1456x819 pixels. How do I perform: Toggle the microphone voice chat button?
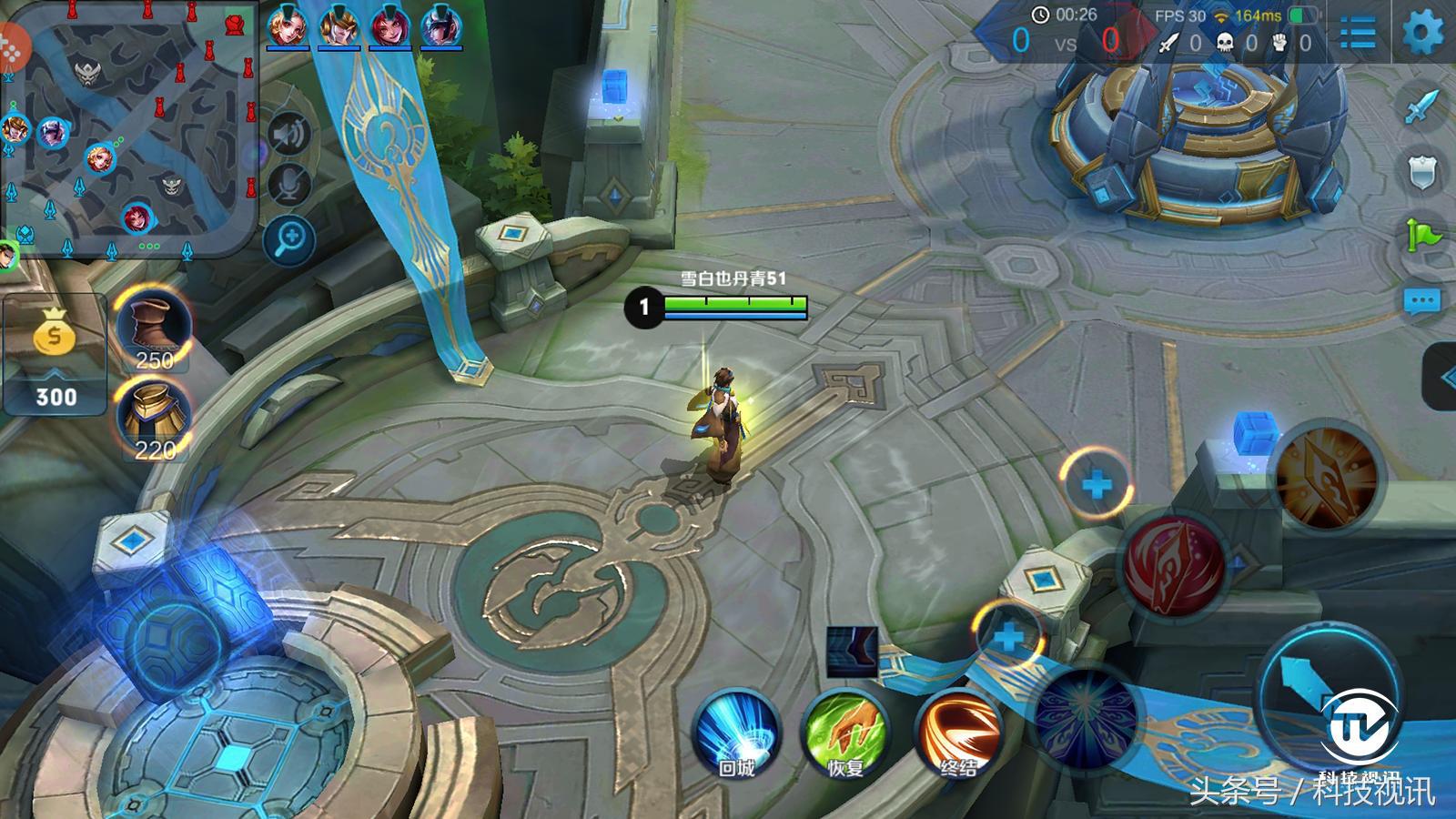tap(290, 187)
